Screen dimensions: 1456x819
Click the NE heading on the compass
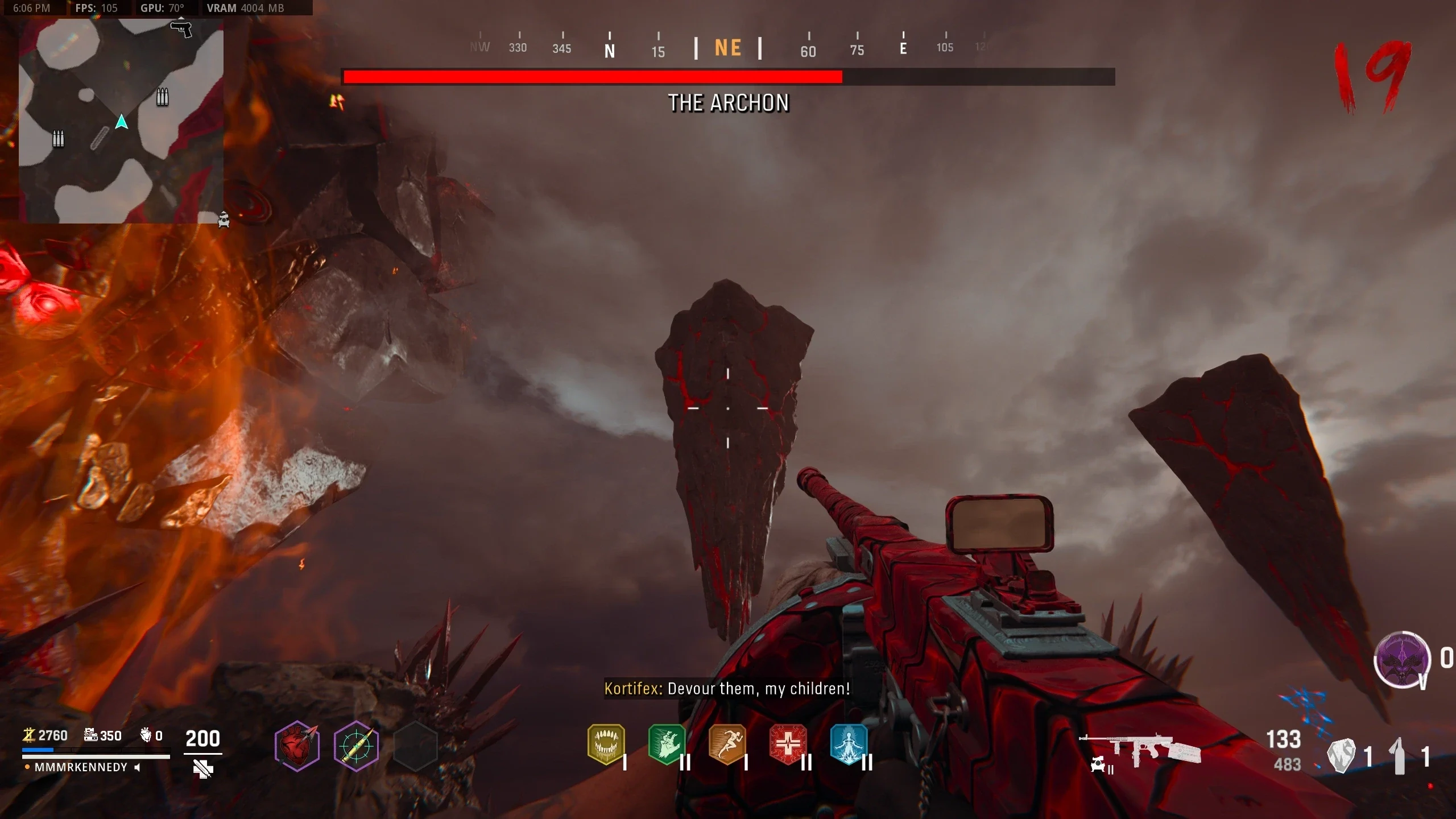728,48
